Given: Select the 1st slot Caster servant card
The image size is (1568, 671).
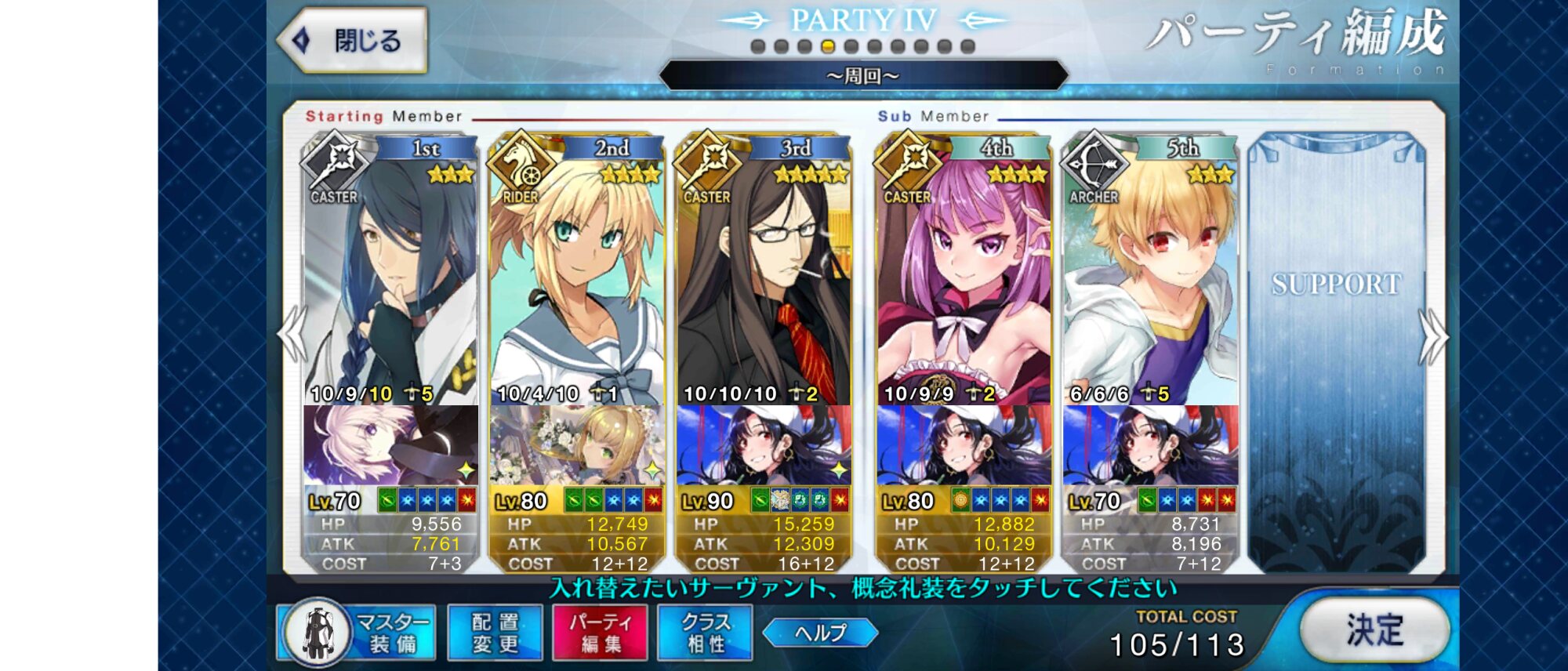Looking at the screenshot, I should [390, 274].
